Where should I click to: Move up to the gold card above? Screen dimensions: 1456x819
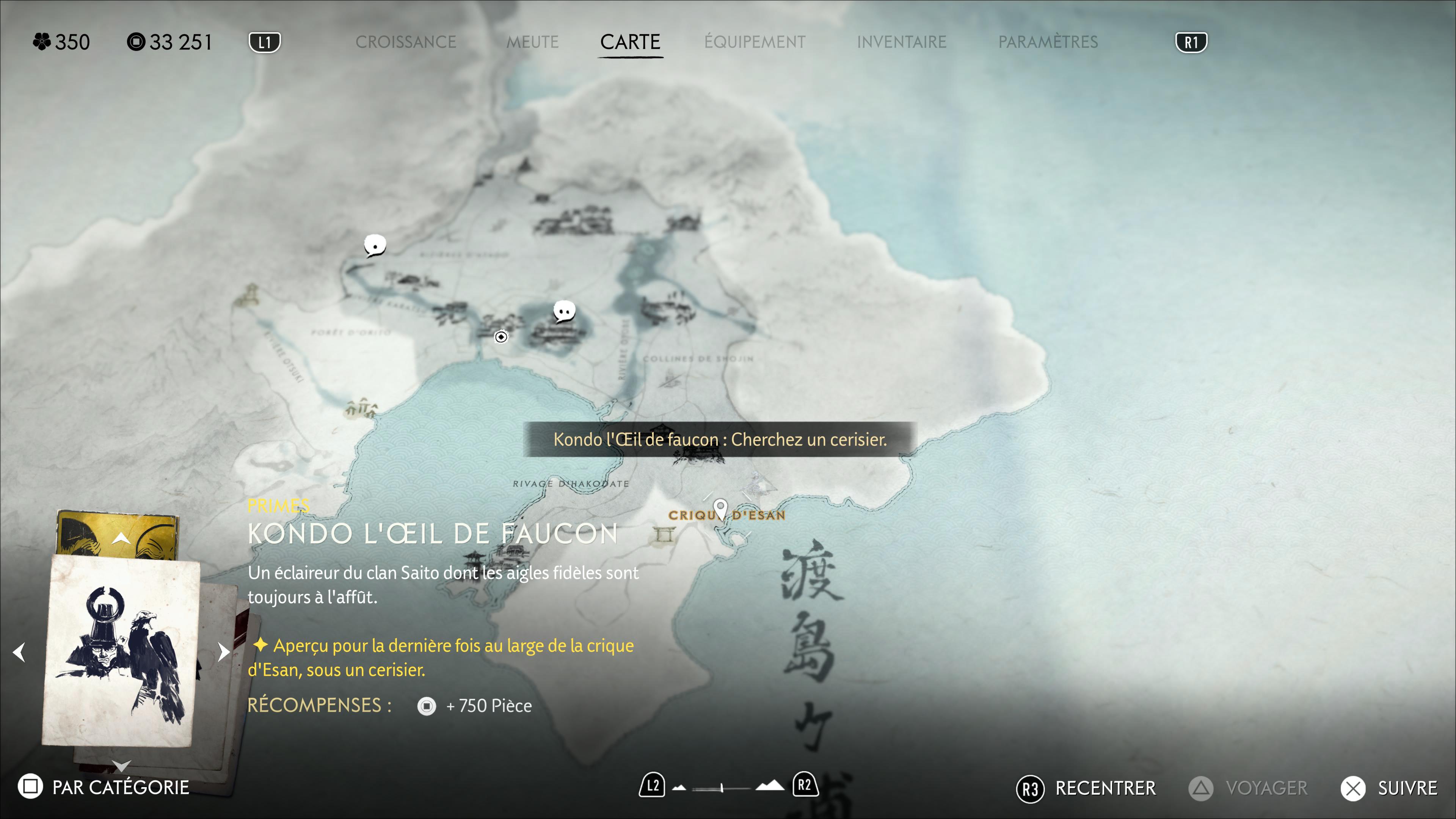tap(121, 538)
